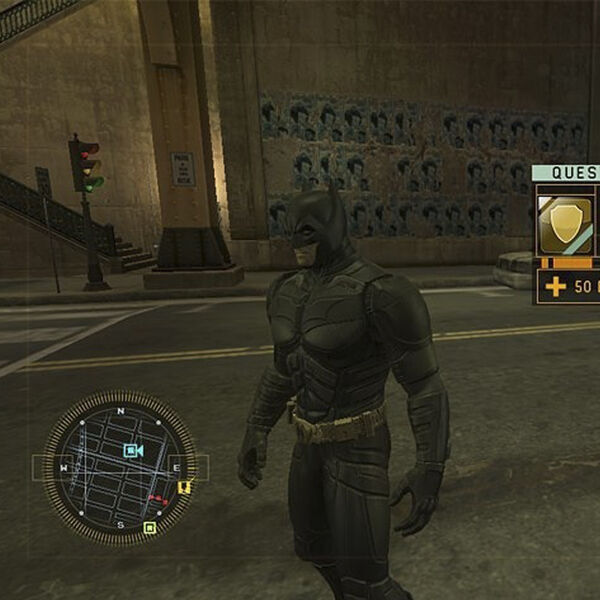Screen dimensions: 600x600
Task: Click the red marker on the minimap
Action: (x=157, y=498)
